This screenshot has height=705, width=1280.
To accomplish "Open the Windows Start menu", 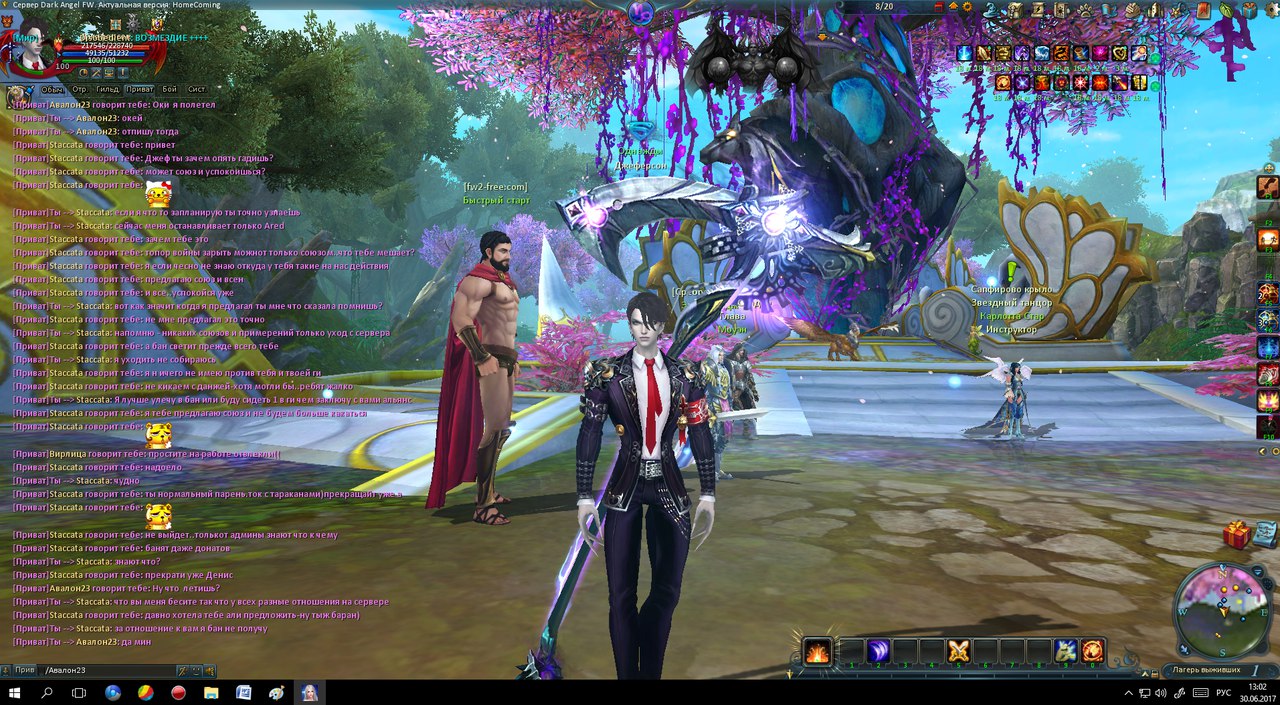I will [15, 692].
